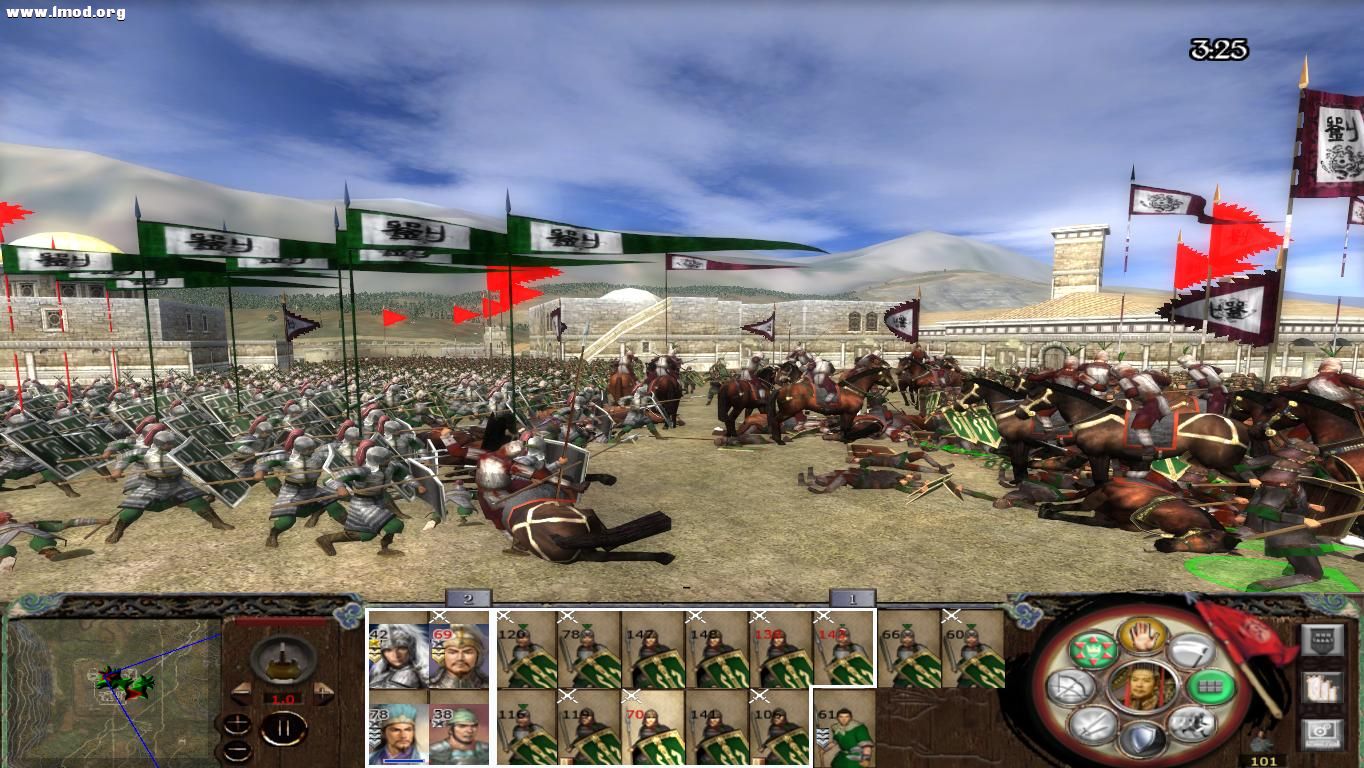
Task: Toggle fire at will with the bow icon
Action: 1070,686
